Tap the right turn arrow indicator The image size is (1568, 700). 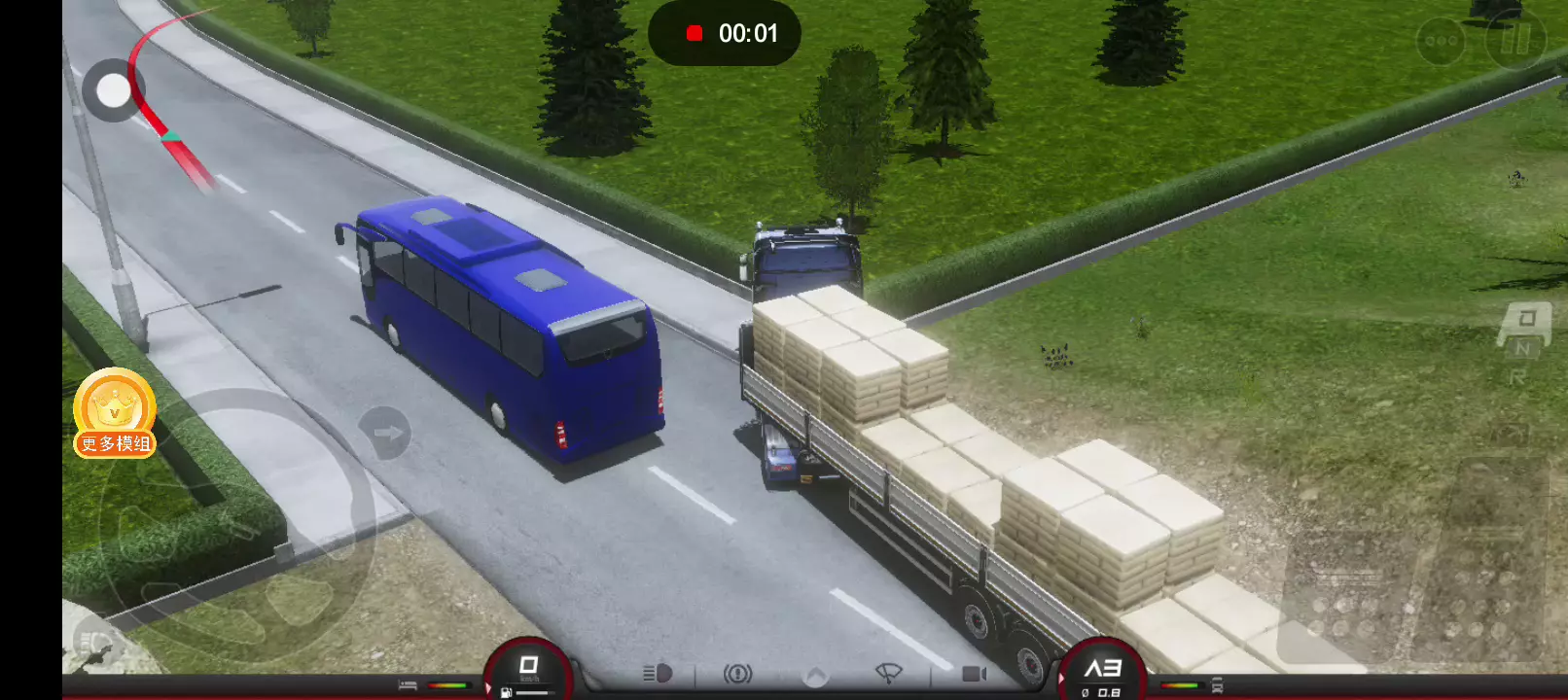pyautogui.click(x=385, y=434)
